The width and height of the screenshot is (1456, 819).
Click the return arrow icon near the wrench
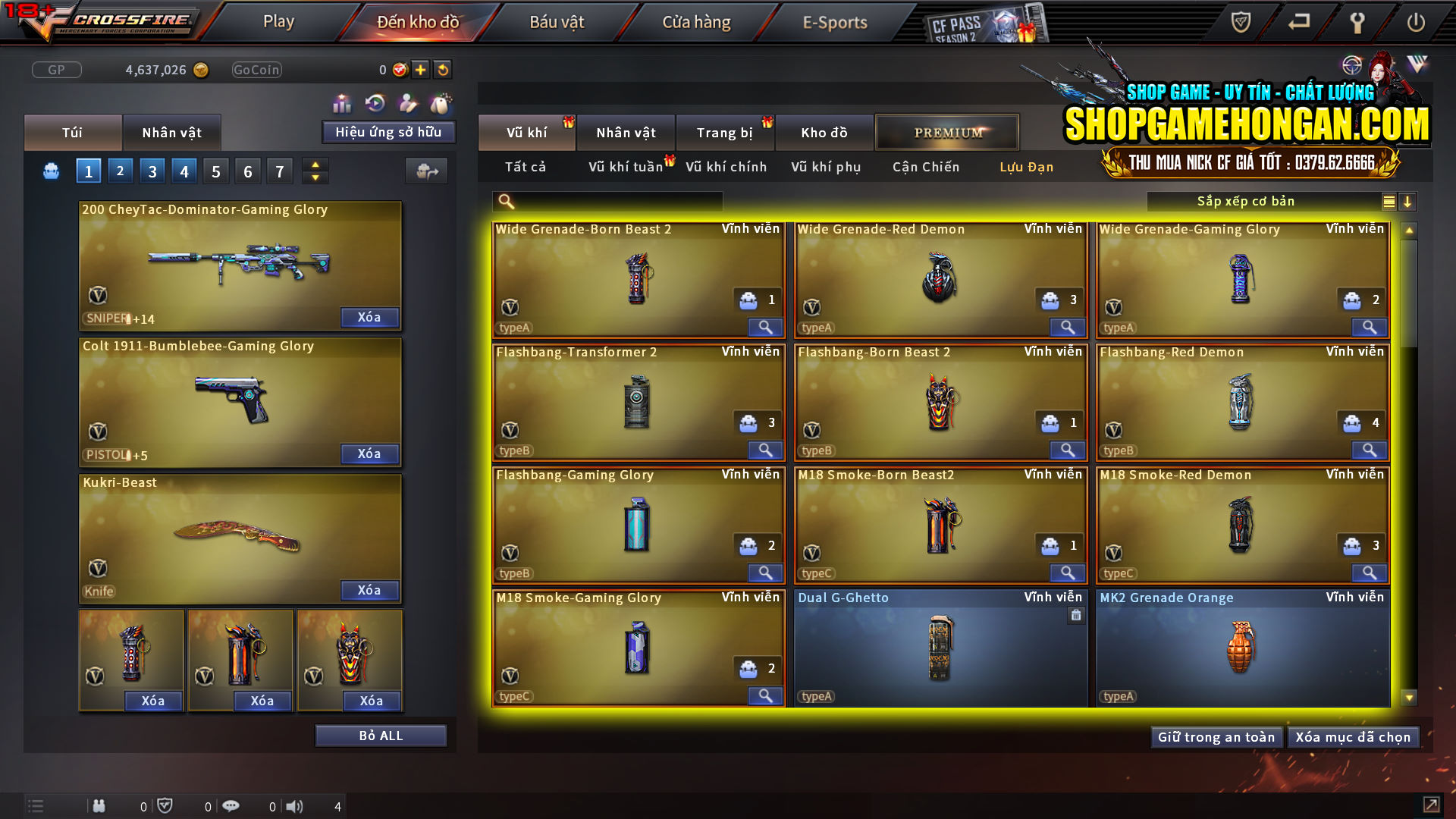(x=1298, y=23)
